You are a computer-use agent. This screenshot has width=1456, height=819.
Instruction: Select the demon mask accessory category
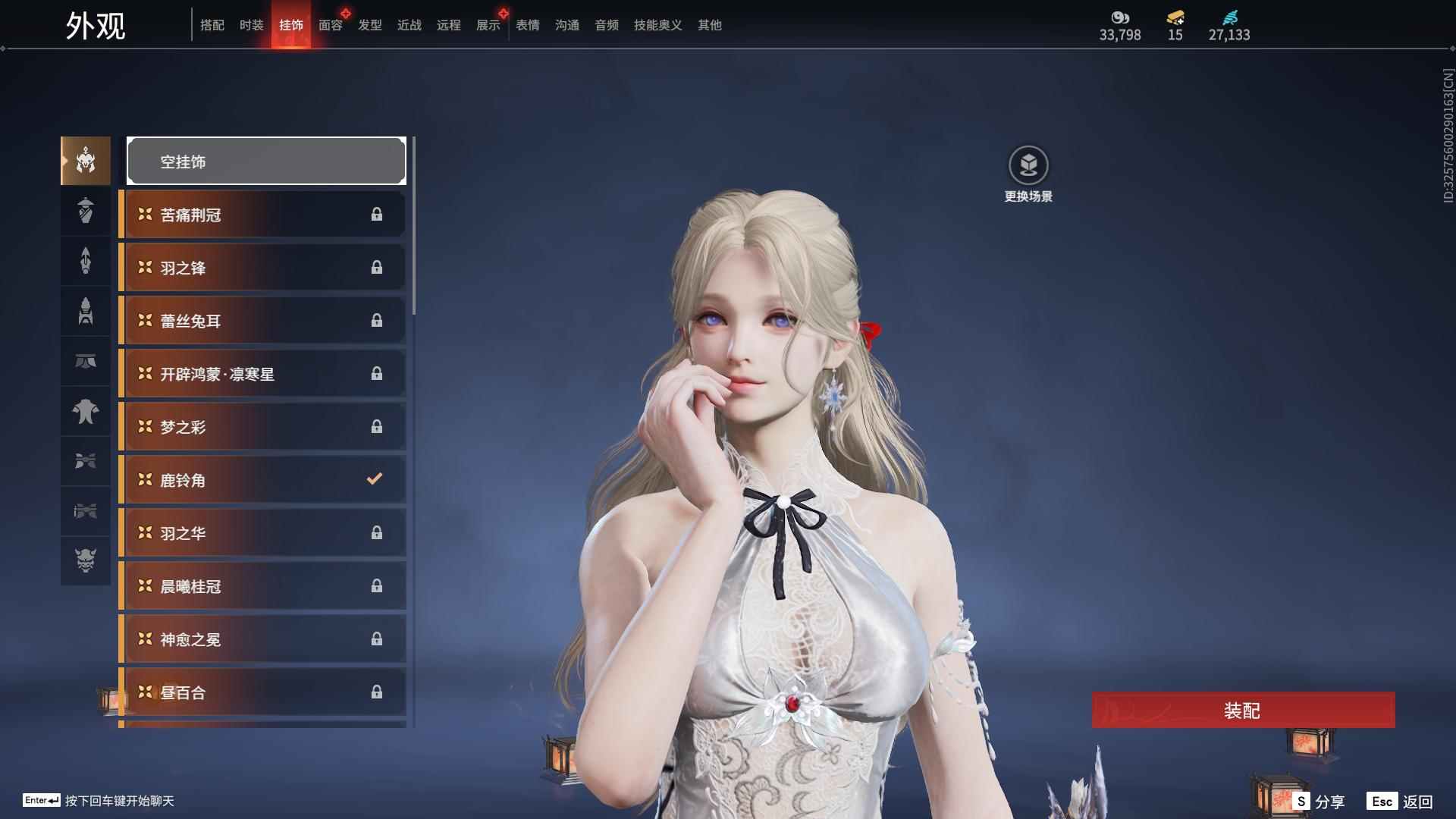click(86, 560)
